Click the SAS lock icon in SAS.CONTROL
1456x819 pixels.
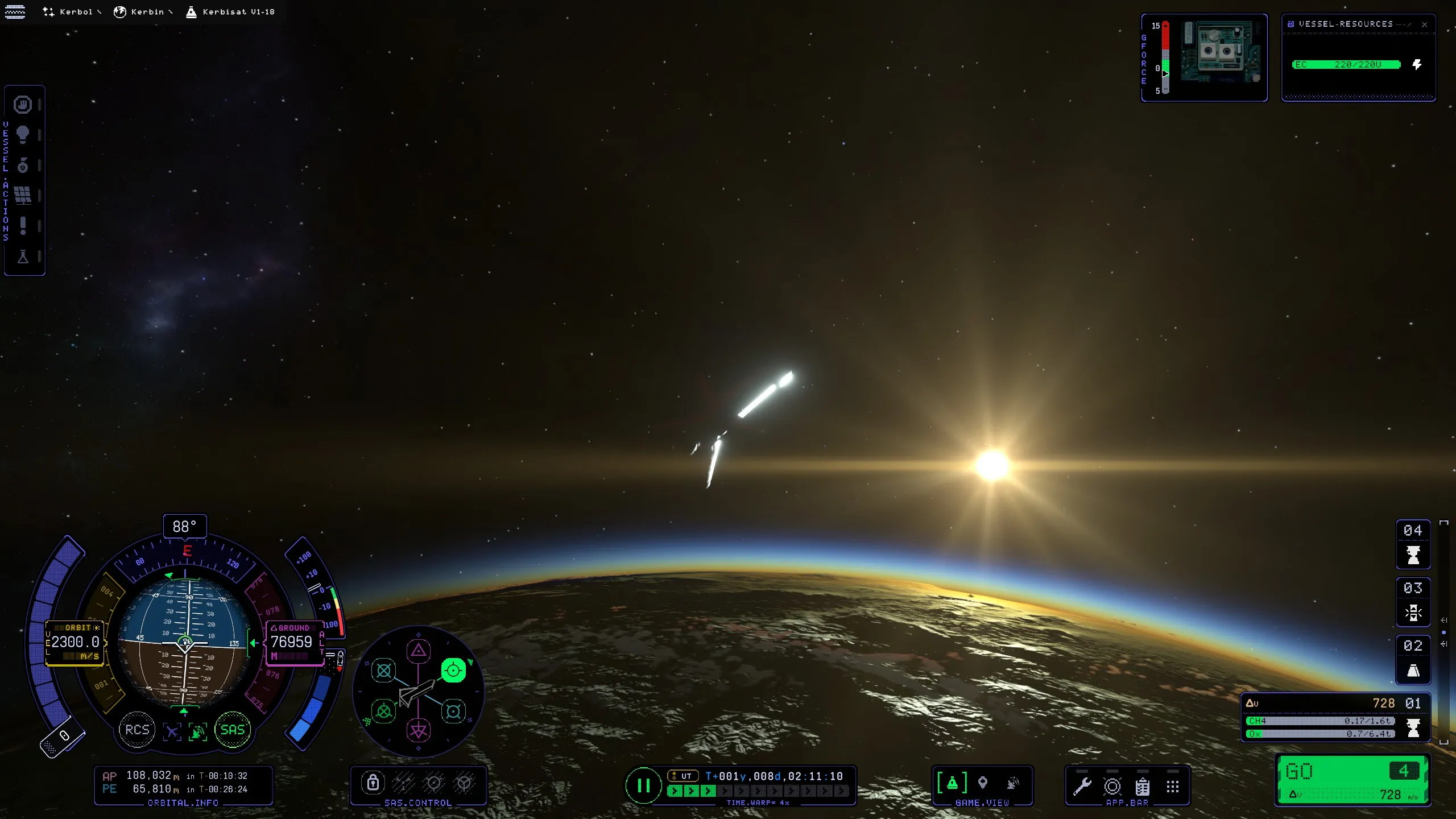[374, 783]
